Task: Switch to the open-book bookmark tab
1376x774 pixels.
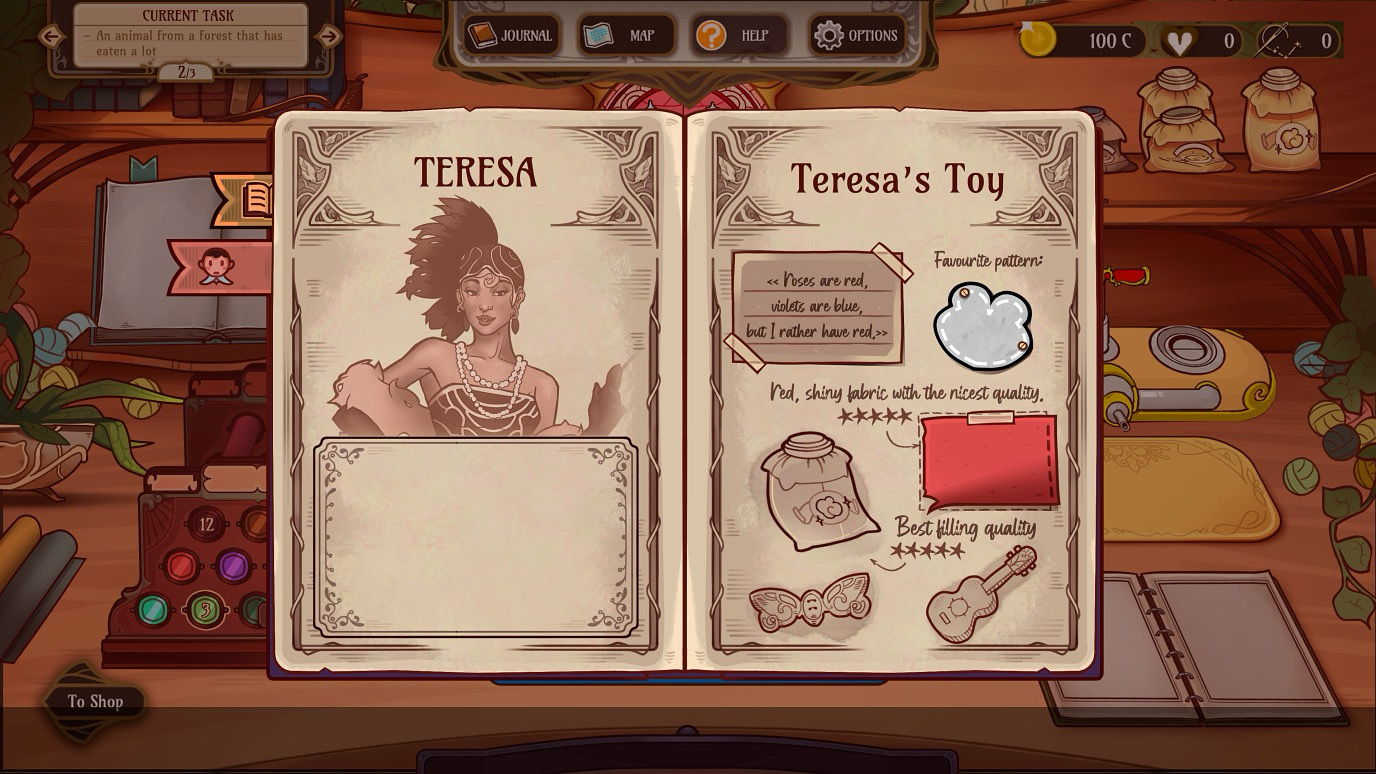Action: [x=250, y=200]
